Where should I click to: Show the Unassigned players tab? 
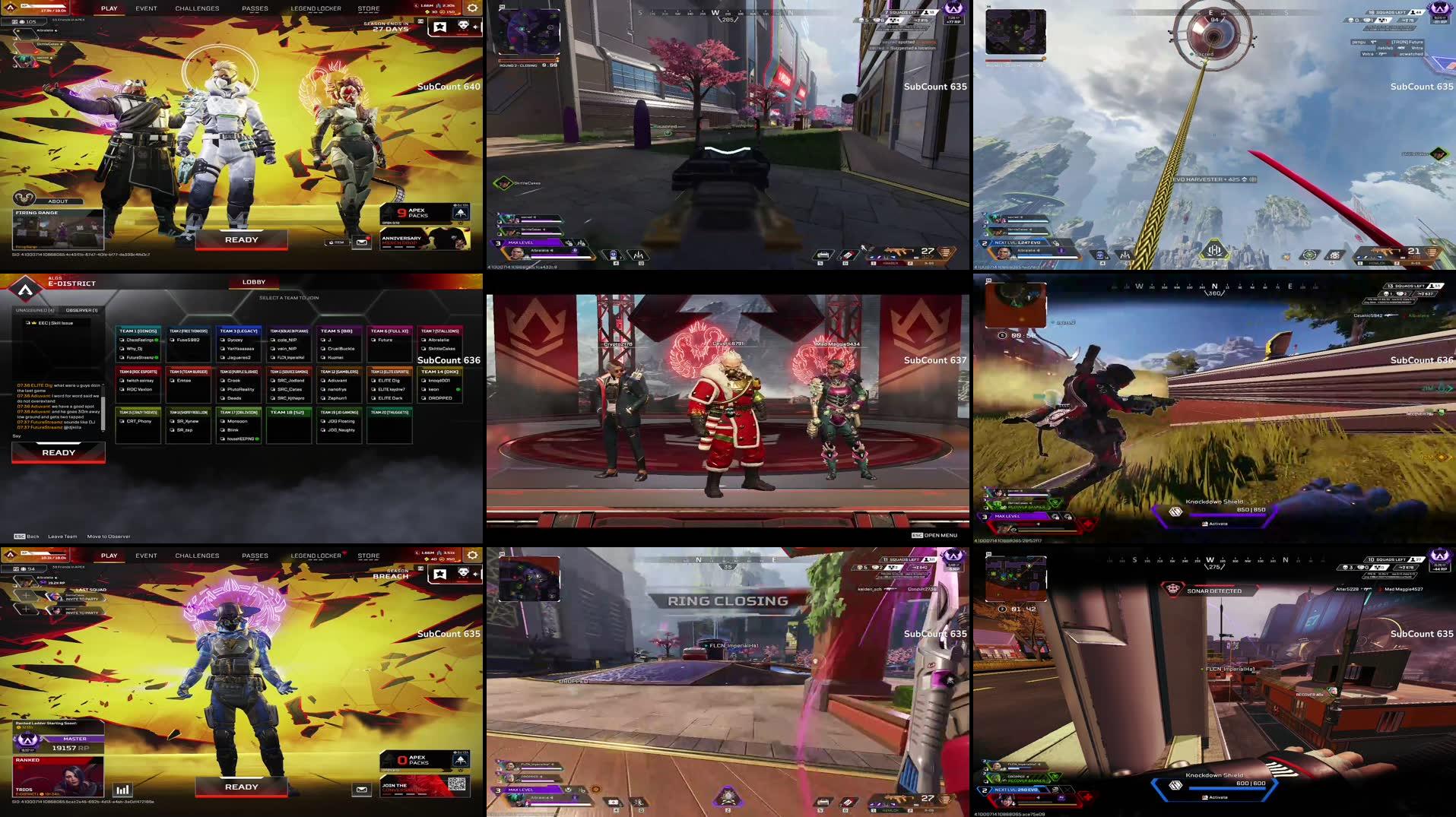35,310
